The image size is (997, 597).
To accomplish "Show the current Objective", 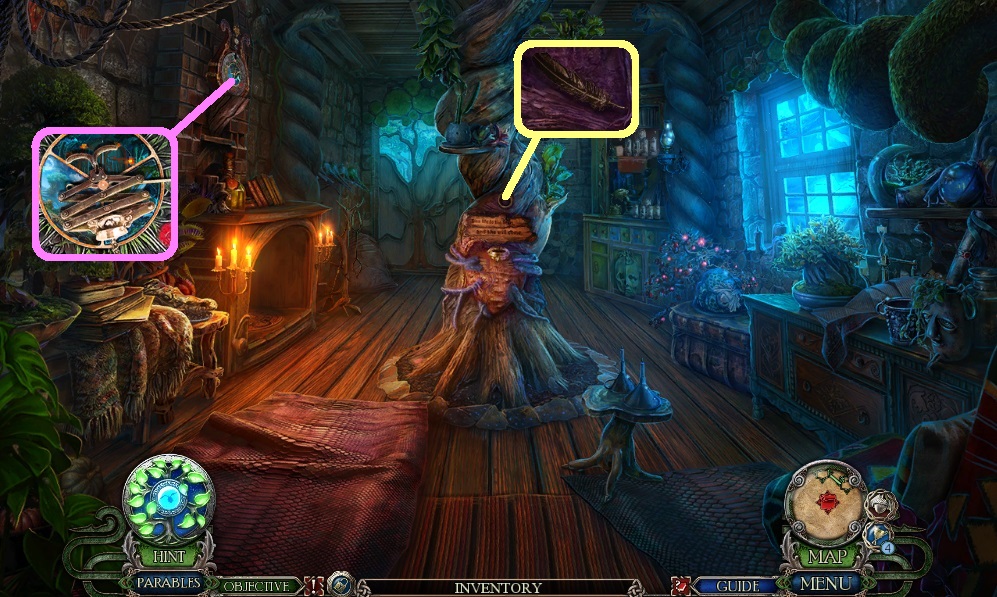I will tap(256, 587).
